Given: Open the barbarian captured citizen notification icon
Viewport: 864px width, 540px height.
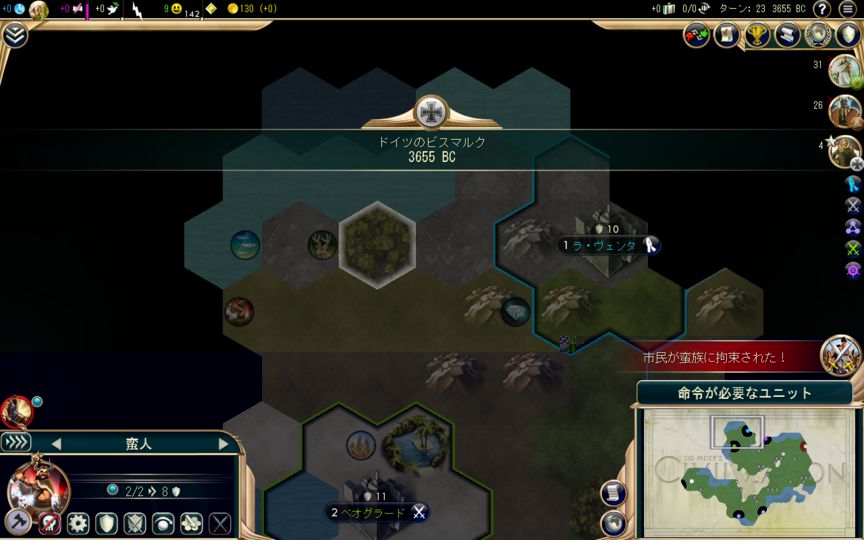Looking at the screenshot, I should [840, 354].
